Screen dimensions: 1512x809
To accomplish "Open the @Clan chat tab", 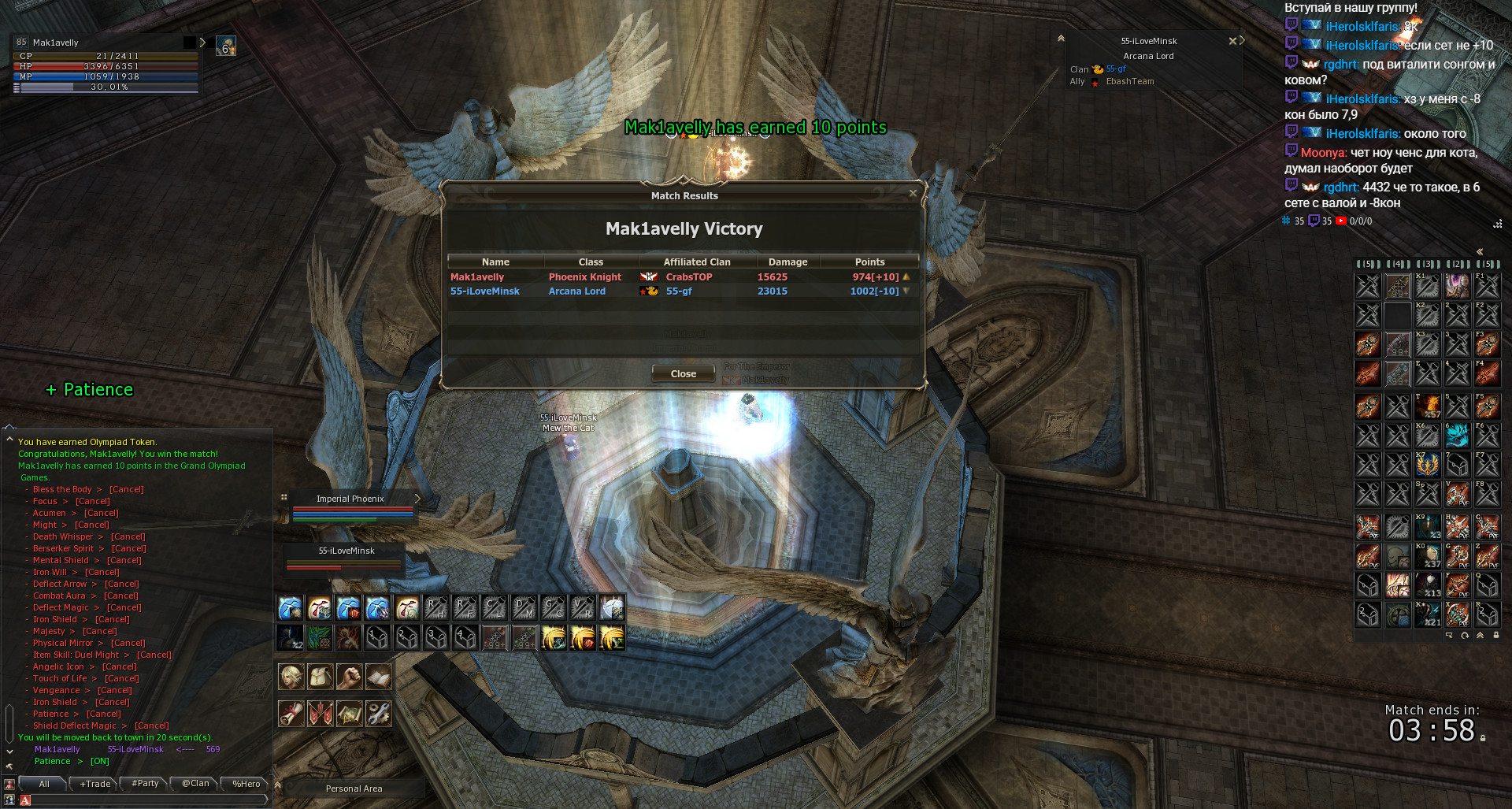I will point(195,784).
